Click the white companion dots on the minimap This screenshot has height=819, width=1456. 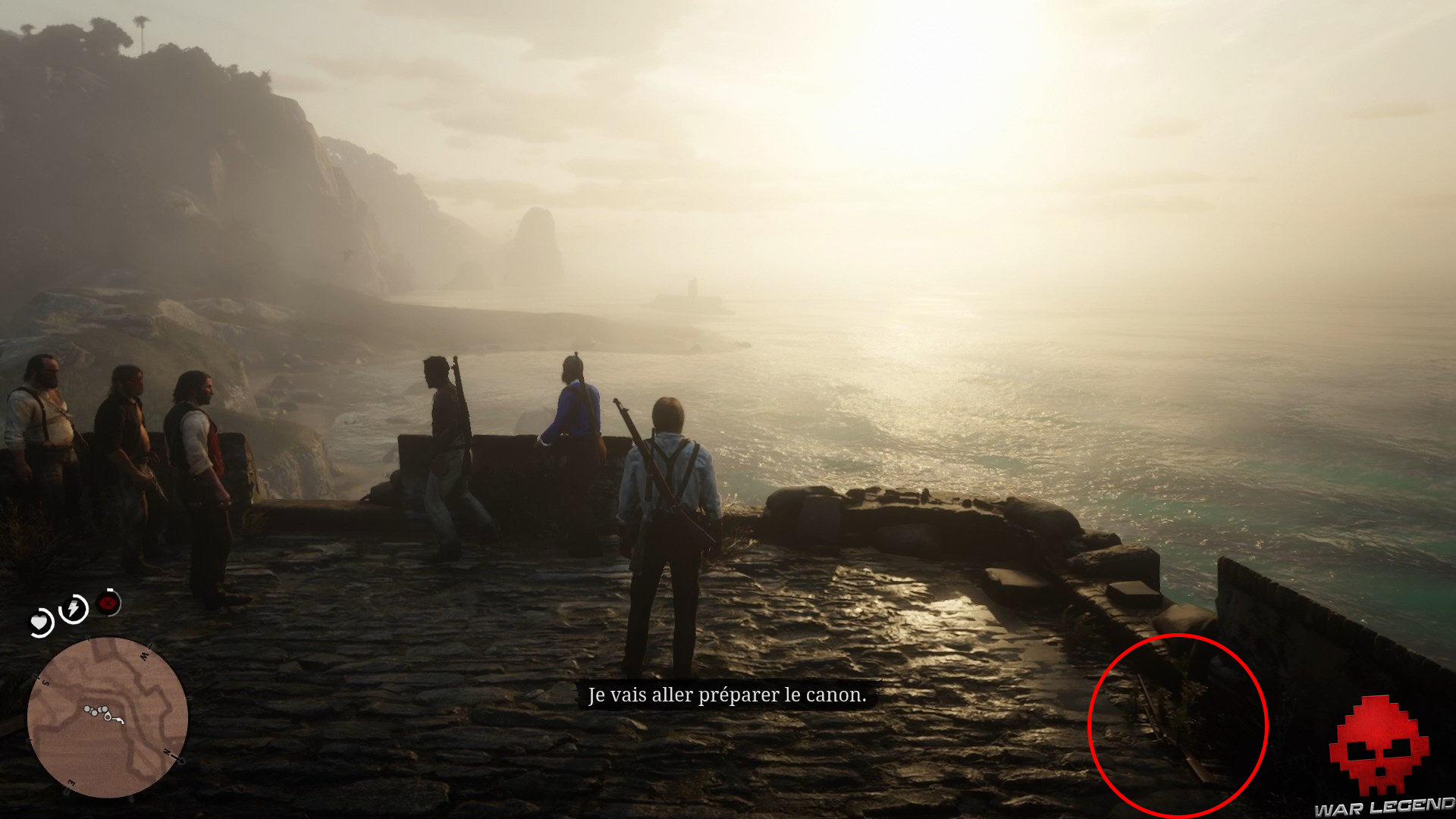pos(94,710)
